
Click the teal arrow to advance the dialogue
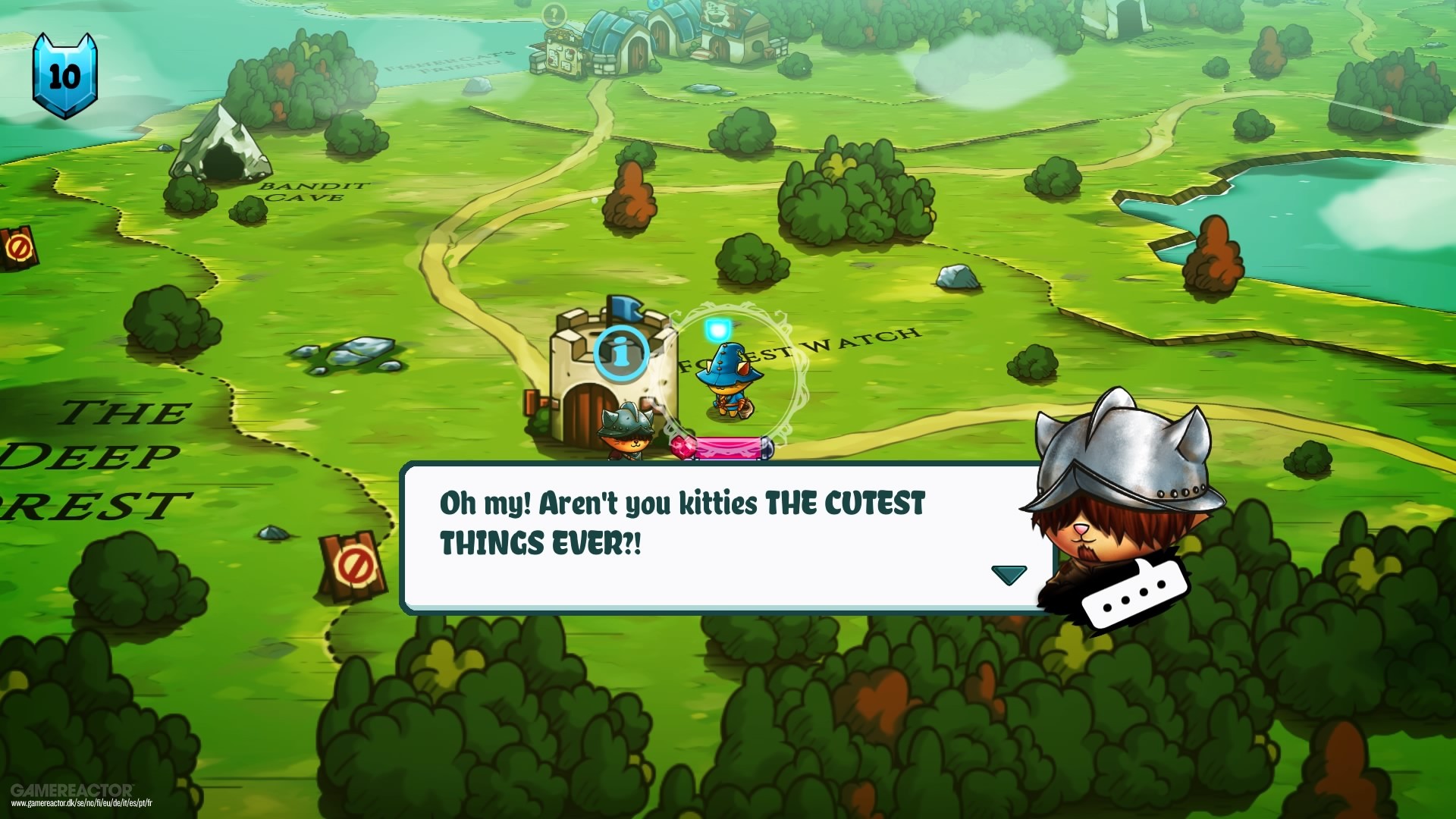click(1009, 575)
